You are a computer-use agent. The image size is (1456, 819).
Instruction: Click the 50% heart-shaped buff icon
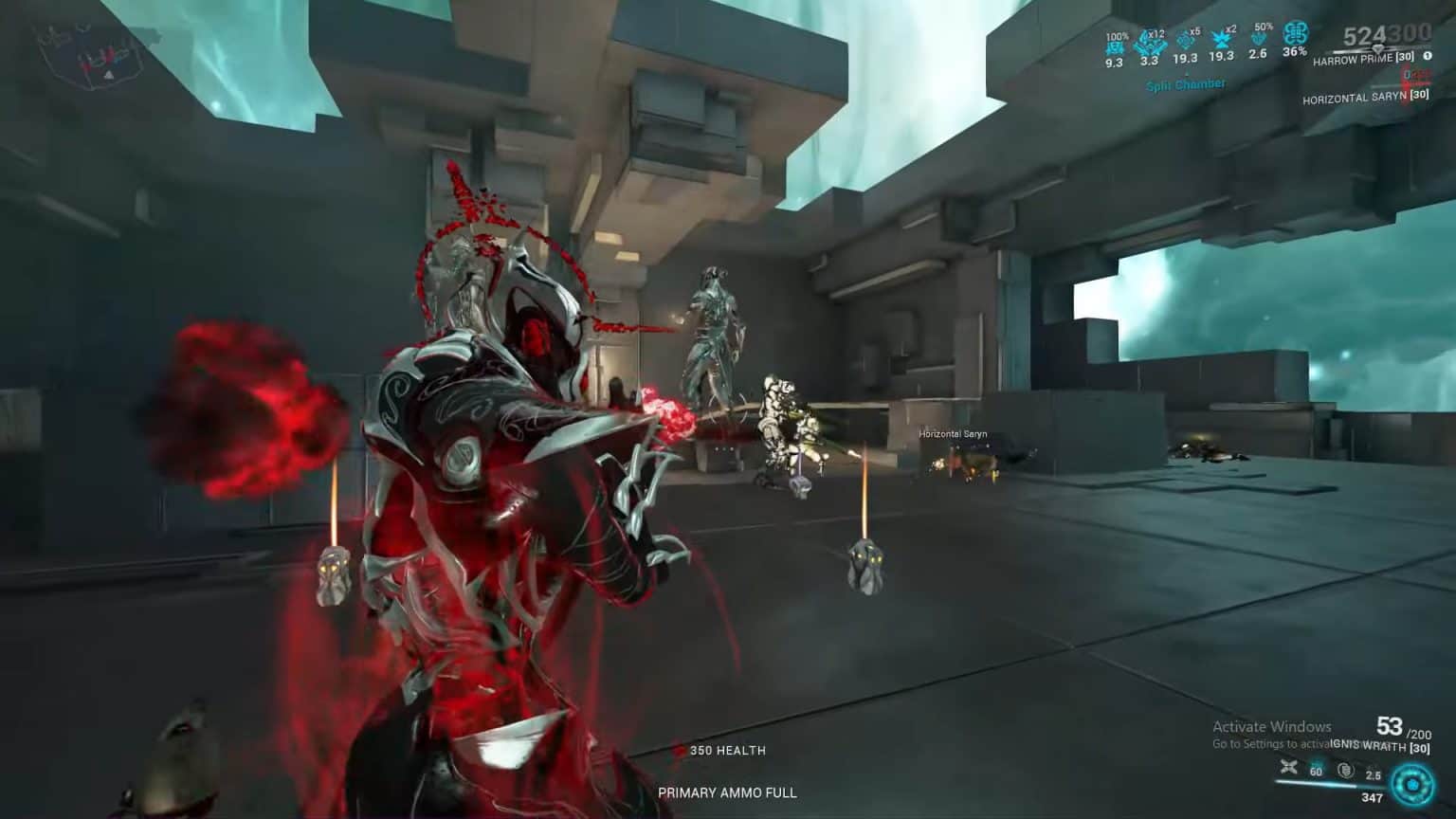coord(1259,38)
